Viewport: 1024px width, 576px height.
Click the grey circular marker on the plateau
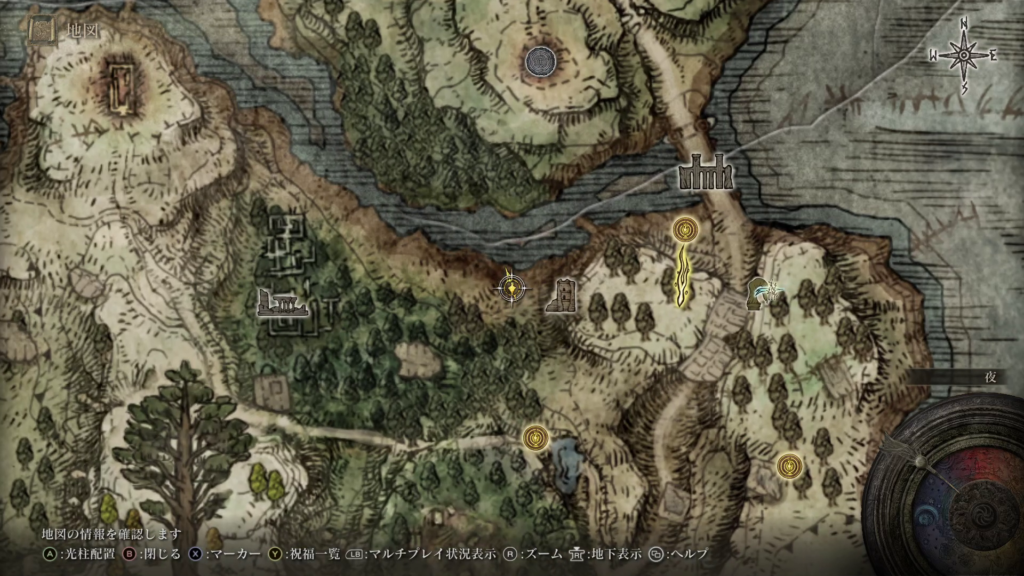click(x=540, y=62)
